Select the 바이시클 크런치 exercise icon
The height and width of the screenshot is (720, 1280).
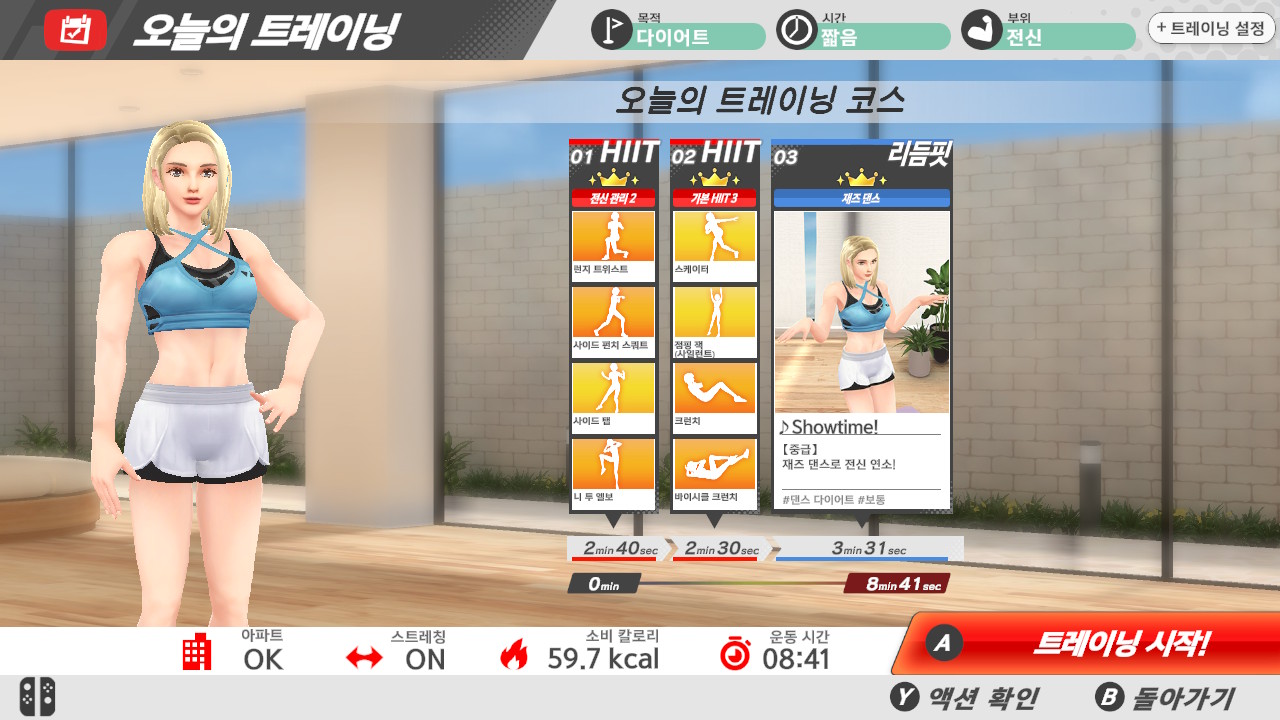tap(715, 465)
